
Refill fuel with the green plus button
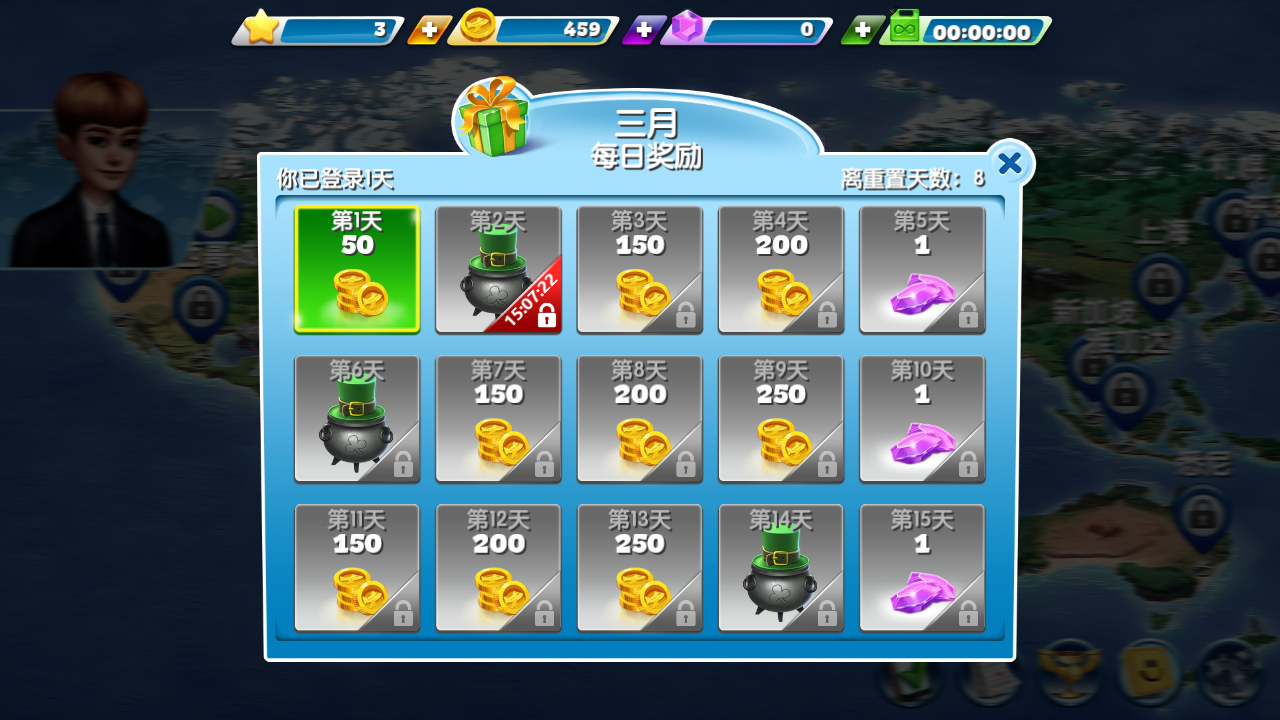pyautogui.click(x=861, y=31)
